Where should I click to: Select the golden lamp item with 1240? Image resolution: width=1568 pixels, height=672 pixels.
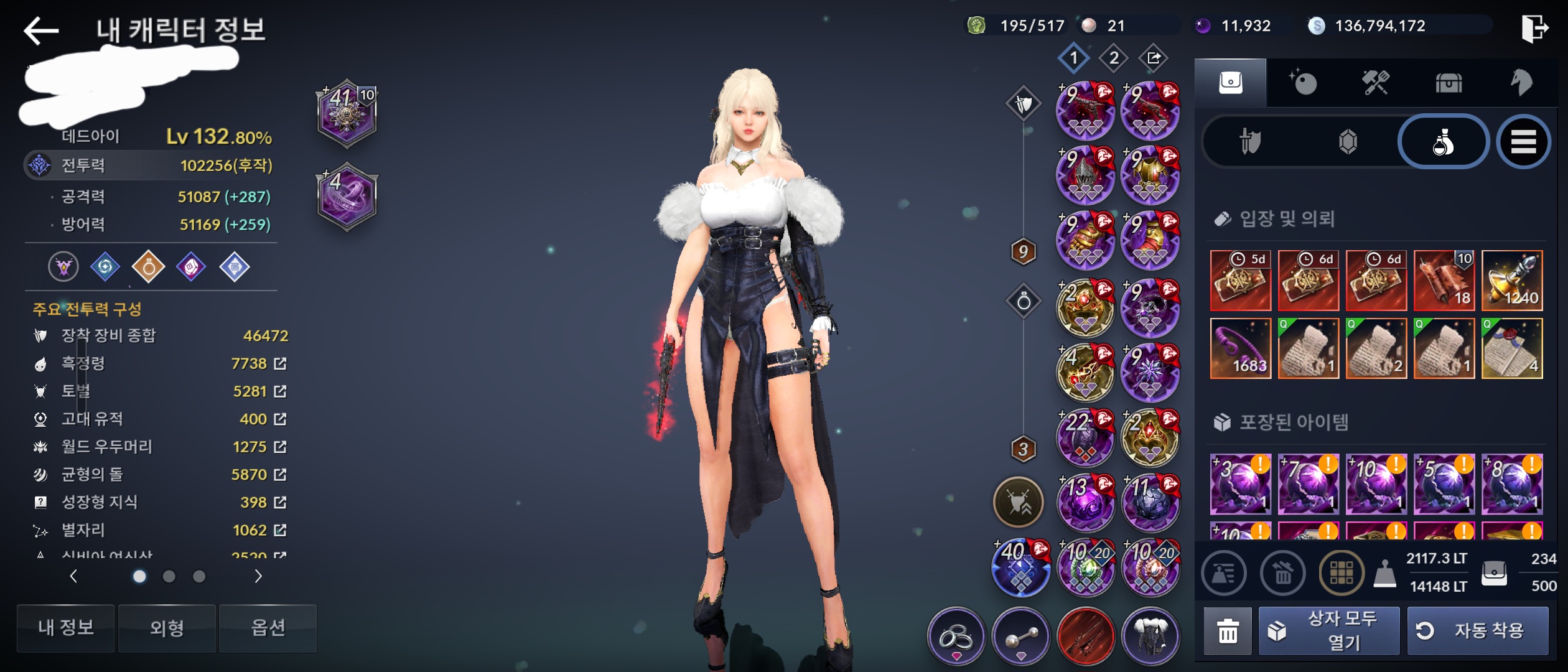point(1512,281)
